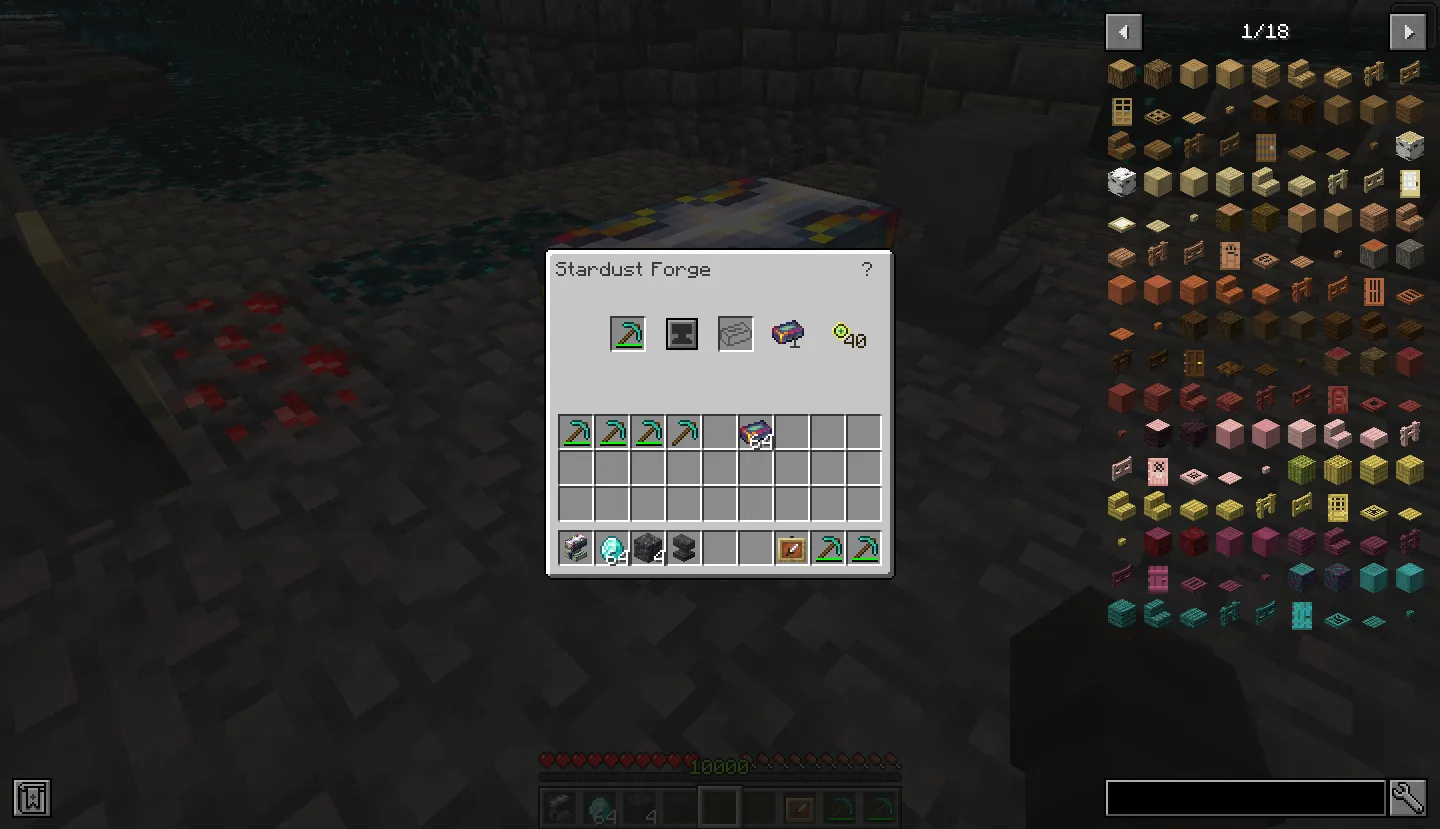
Task: Open the JEI bookmarks book icon
Action: tap(31, 798)
